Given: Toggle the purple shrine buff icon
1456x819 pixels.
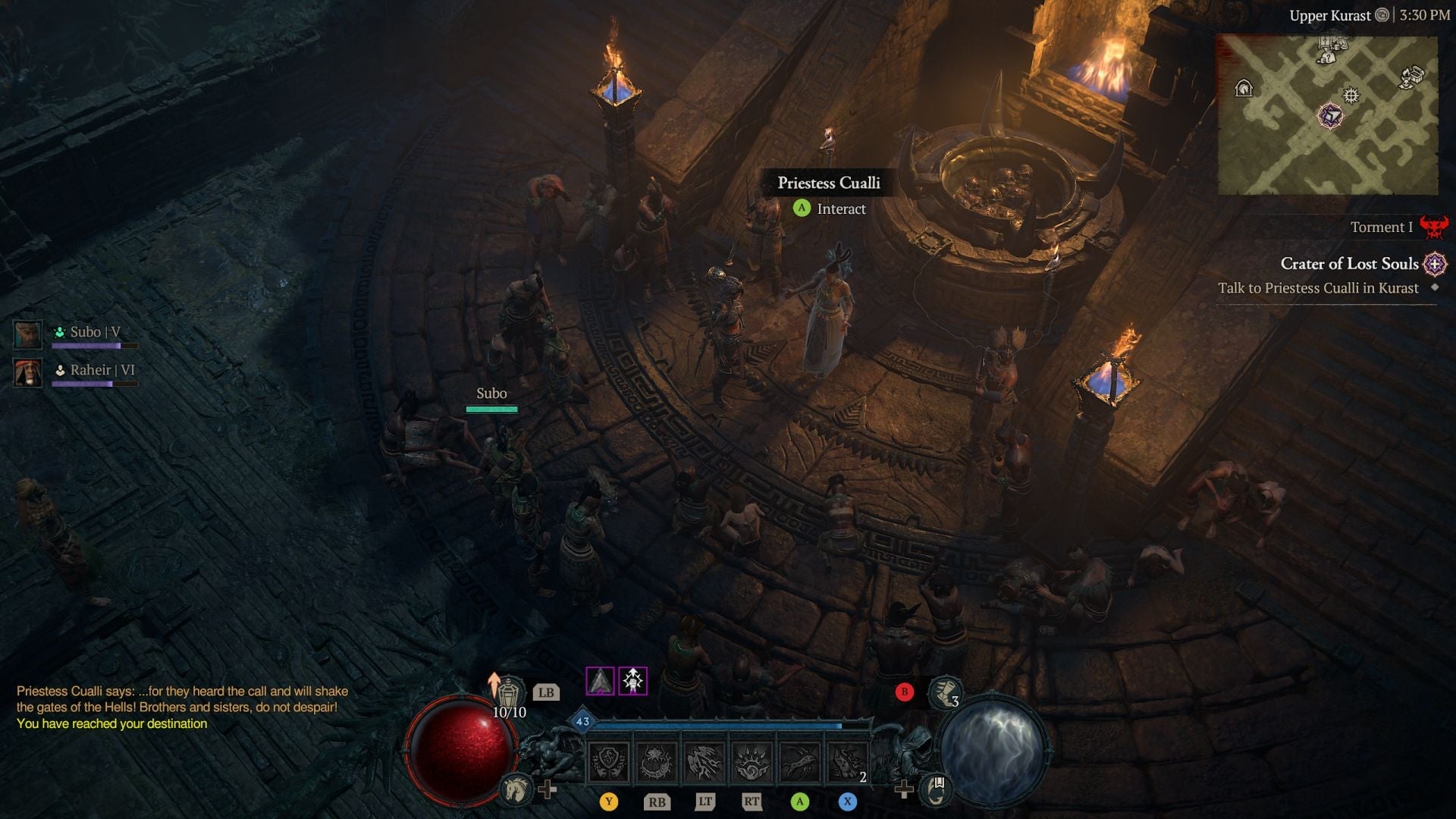Looking at the screenshot, I should (x=632, y=681).
